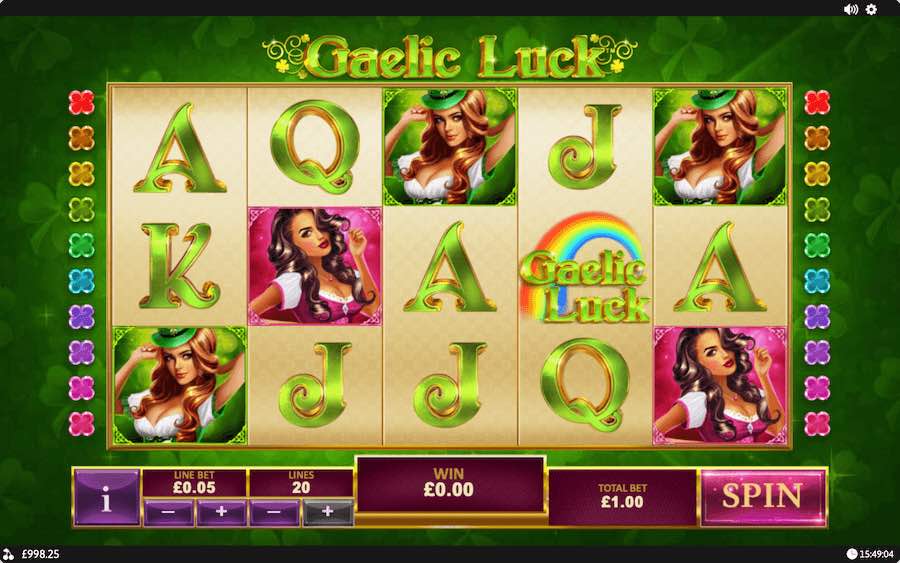
Task: Click the greyed-out lines plus button
Action: (327, 513)
